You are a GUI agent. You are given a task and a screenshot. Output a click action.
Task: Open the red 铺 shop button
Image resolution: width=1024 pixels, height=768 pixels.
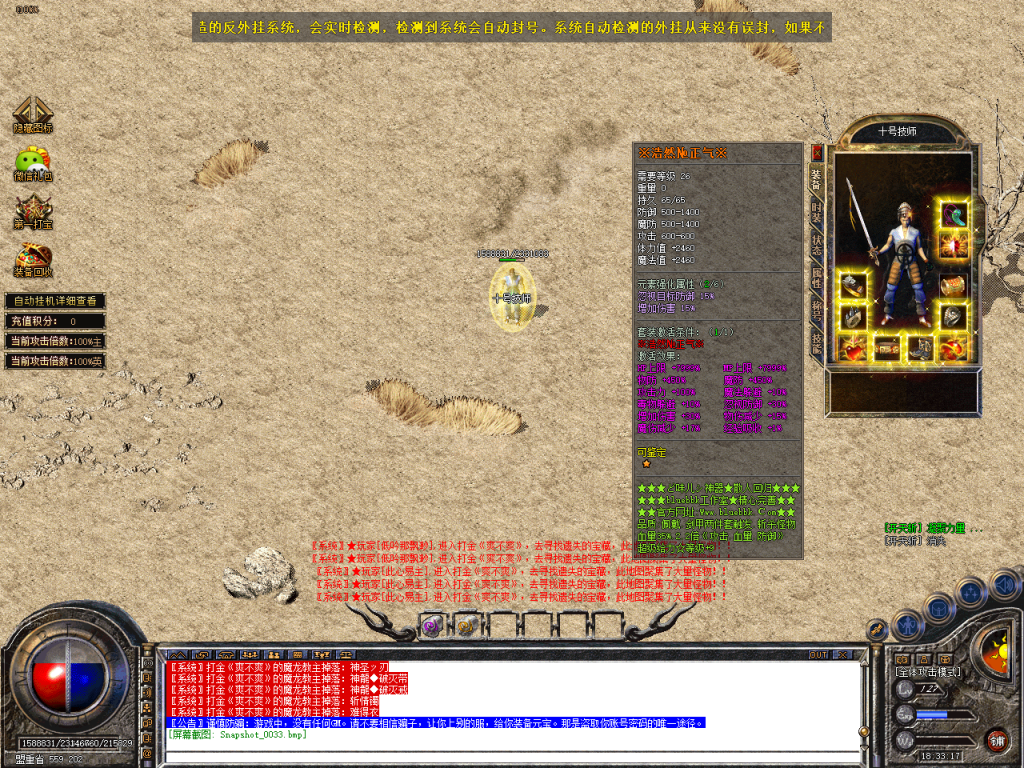point(996,740)
